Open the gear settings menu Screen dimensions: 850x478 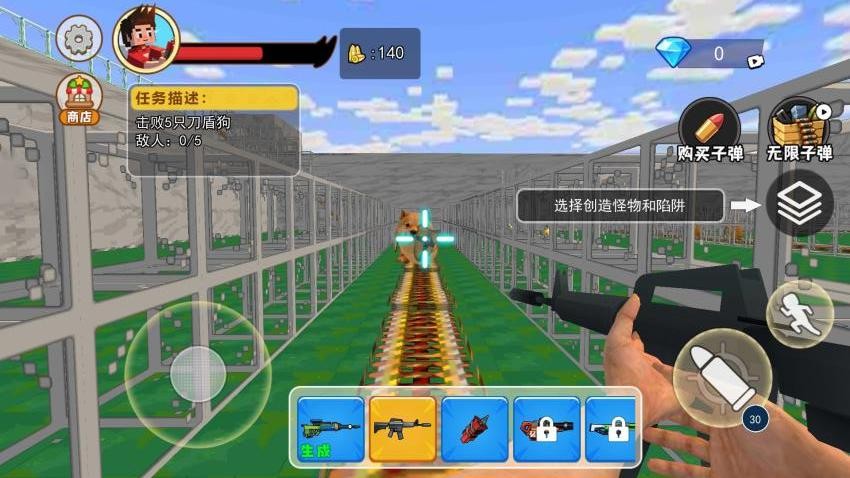[78, 40]
